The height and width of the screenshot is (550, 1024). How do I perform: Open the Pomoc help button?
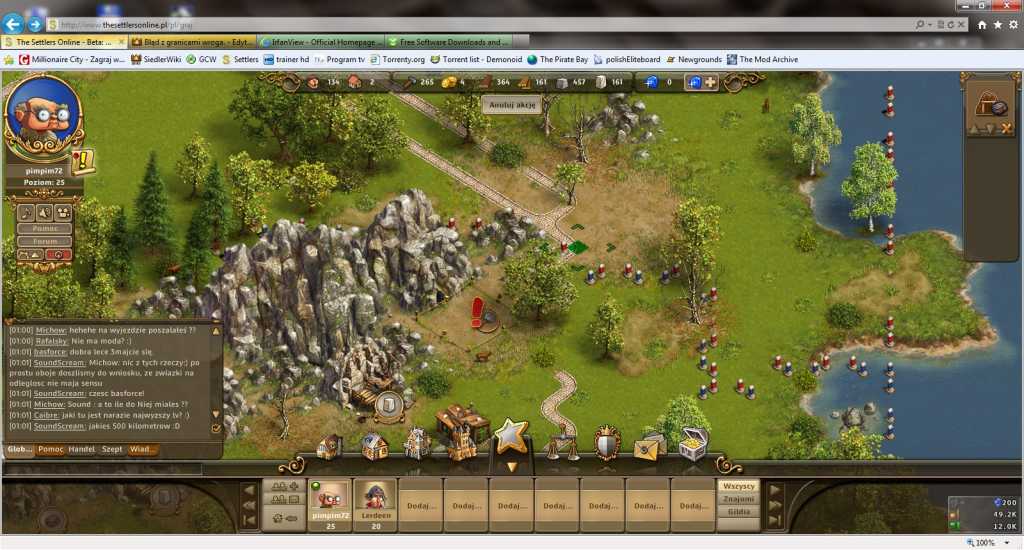(44, 227)
